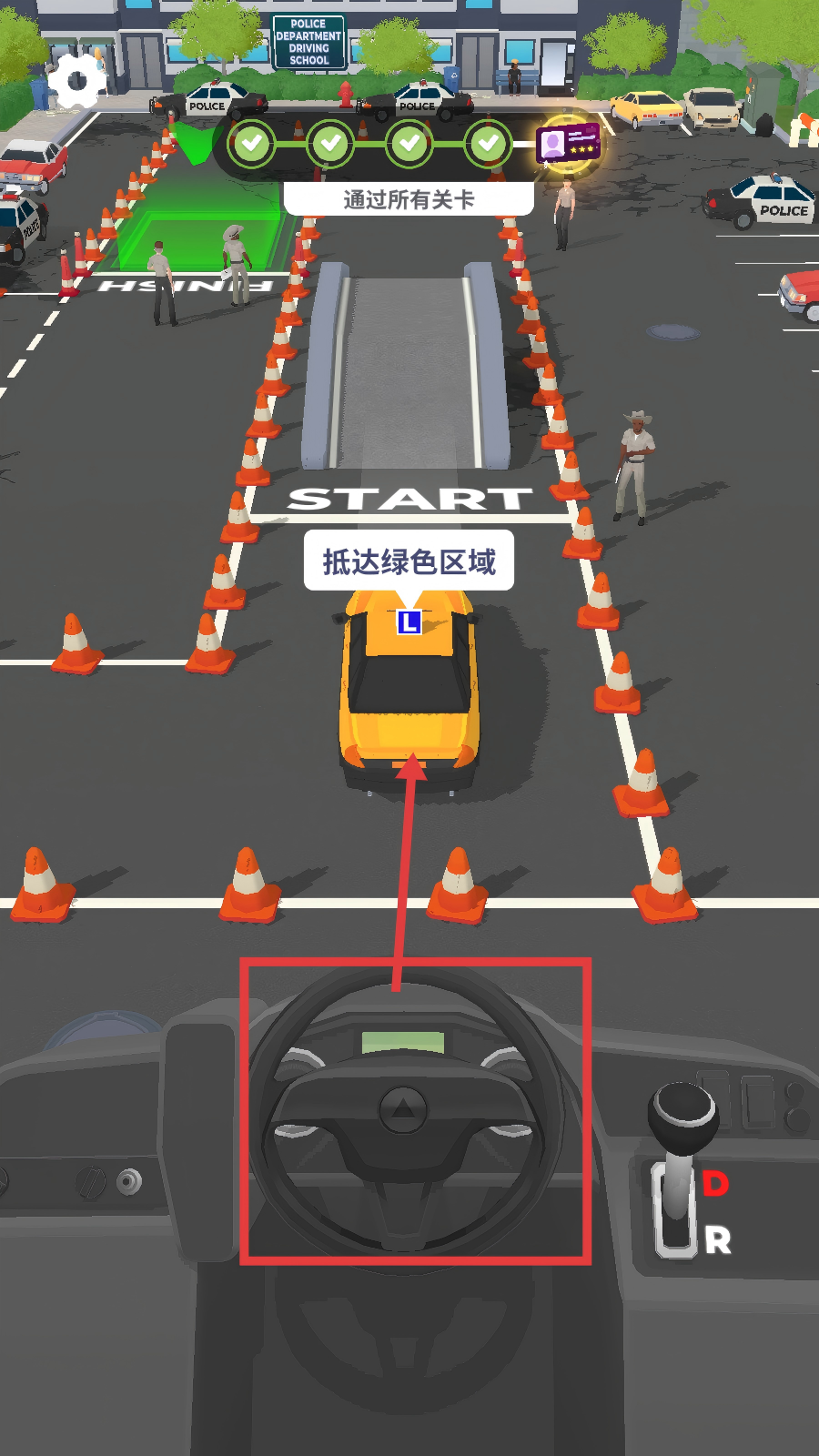
Task: Tap the driver license reward badge
Action: pos(568,143)
